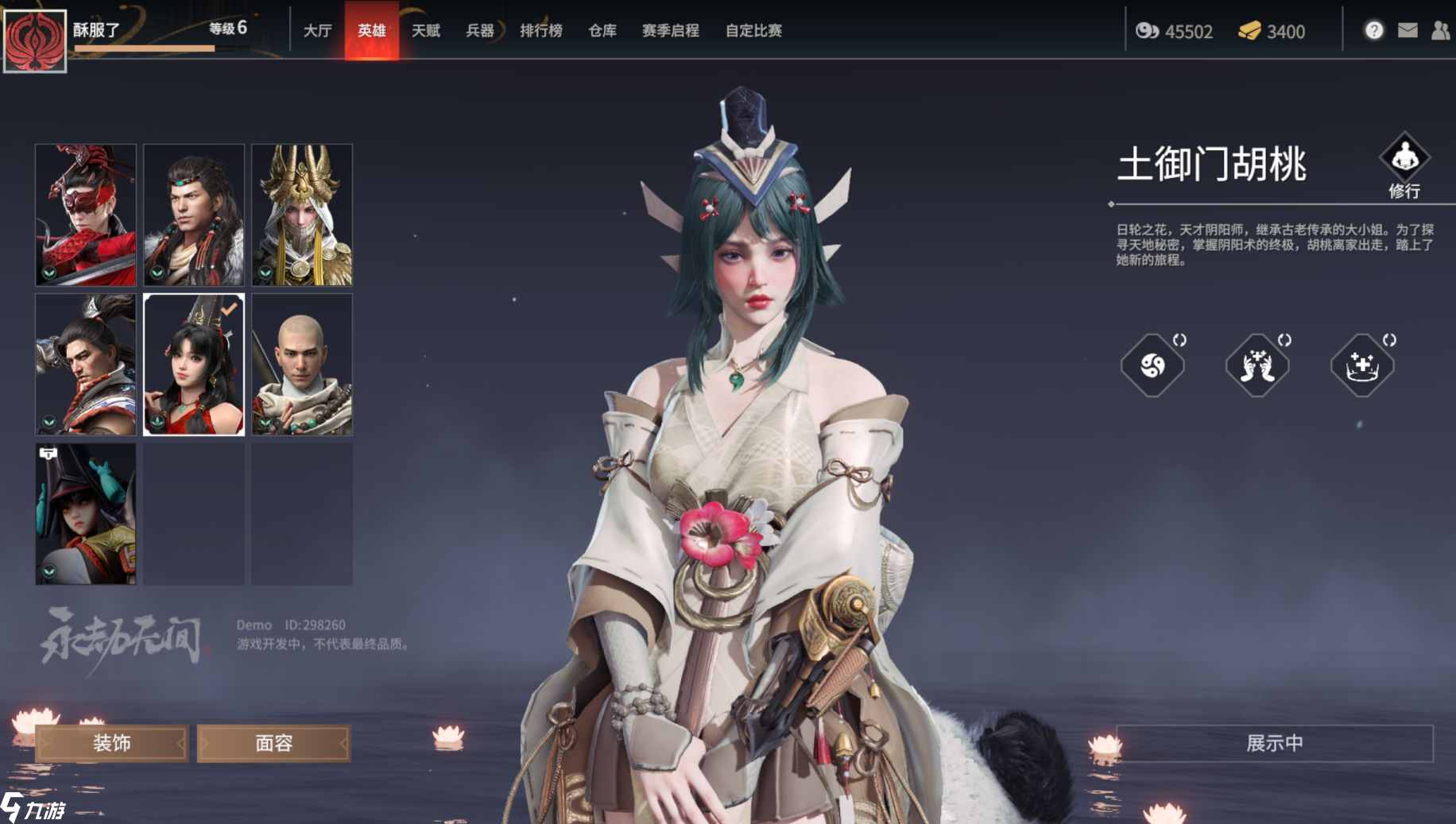This screenshot has width=1456, height=824.
Task: Select the black-hat girl hero portrait
Action: coord(86,513)
